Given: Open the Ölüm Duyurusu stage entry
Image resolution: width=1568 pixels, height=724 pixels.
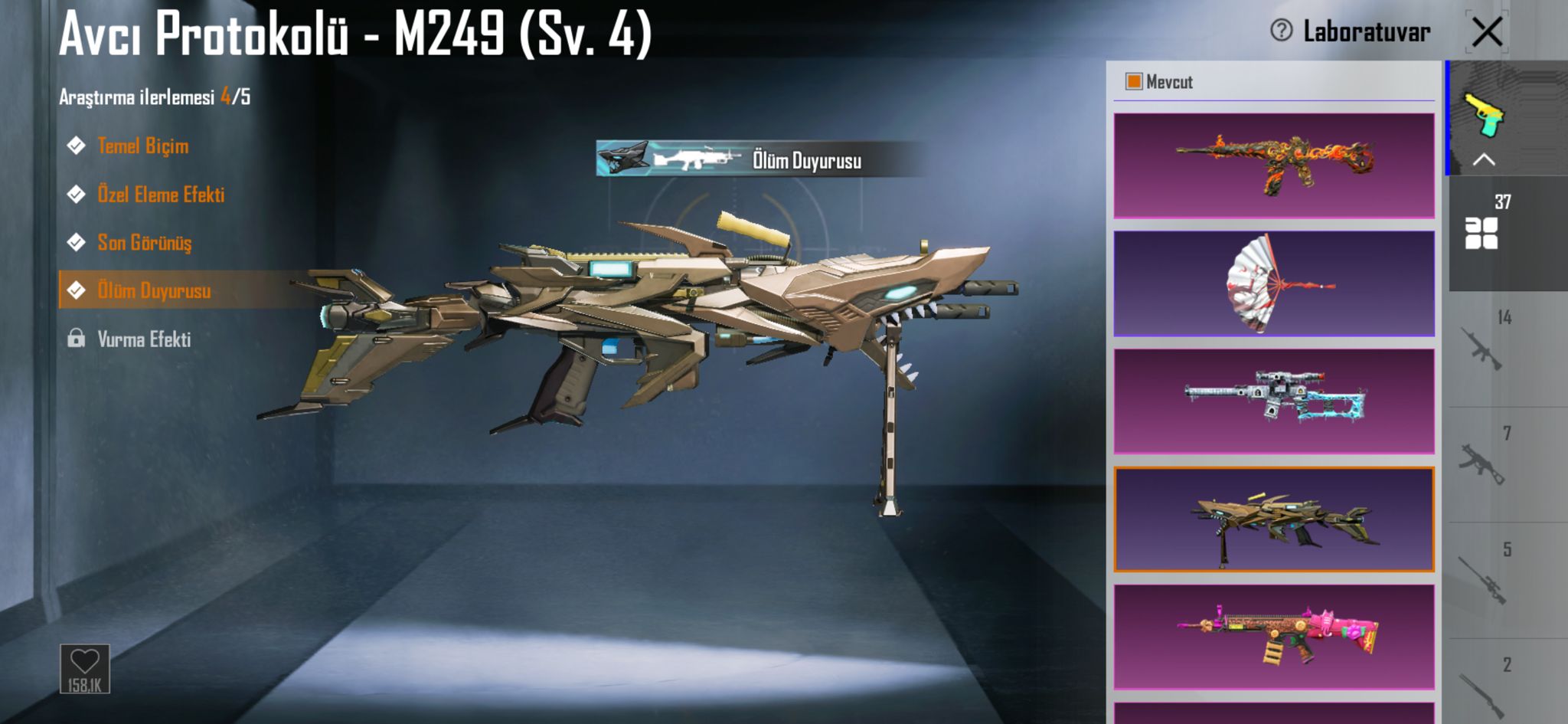Looking at the screenshot, I should (153, 290).
